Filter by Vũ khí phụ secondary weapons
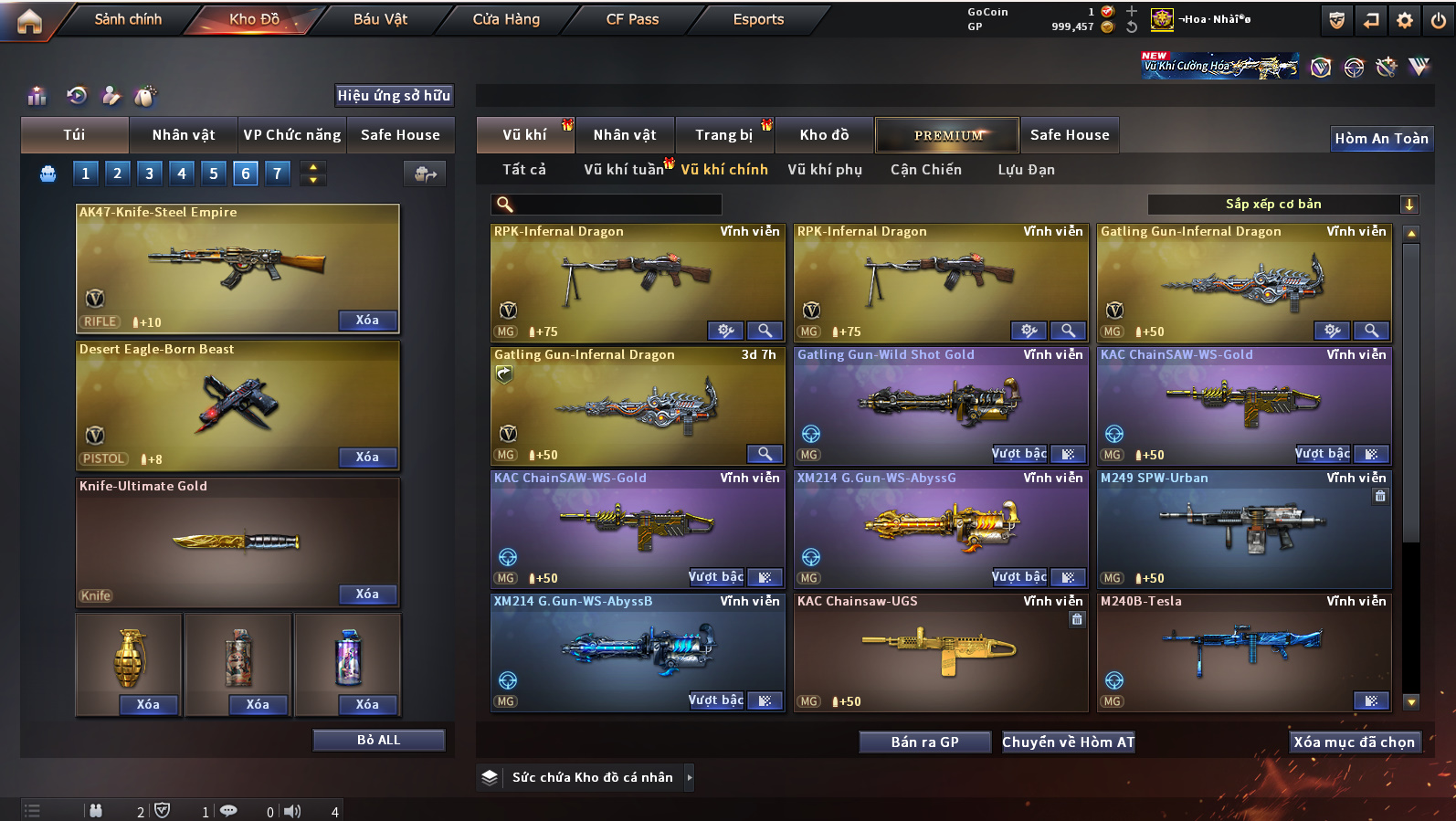Viewport: 1456px width, 821px height. [825, 170]
